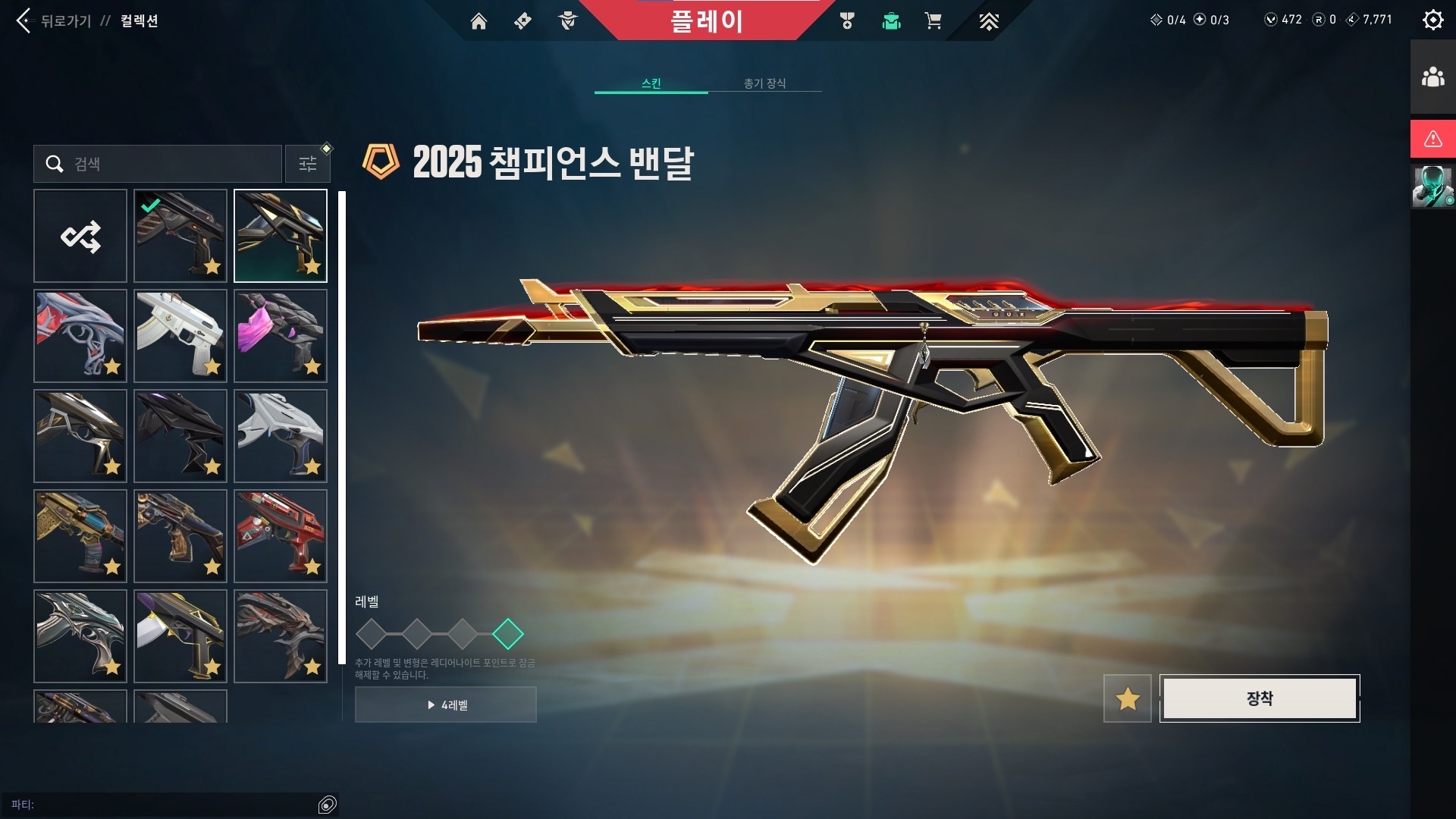Open the store shopping cart icon
The width and height of the screenshot is (1456, 819).
tap(933, 21)
